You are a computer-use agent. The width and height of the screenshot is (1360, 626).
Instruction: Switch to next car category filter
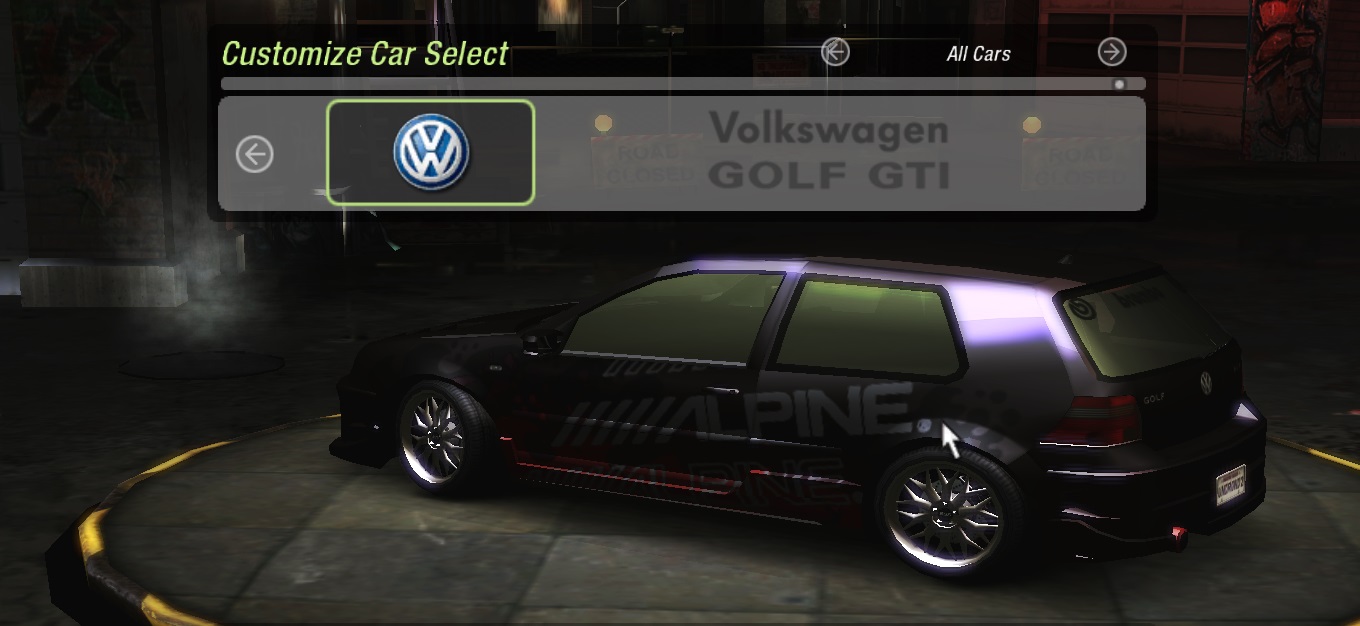pyautogui.click(x=1112, y=52)
